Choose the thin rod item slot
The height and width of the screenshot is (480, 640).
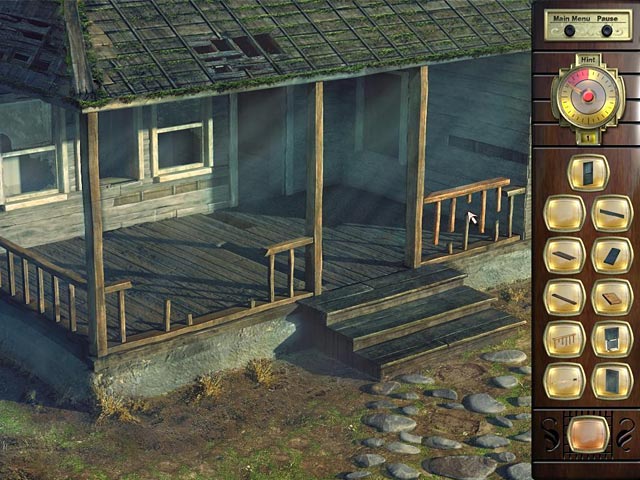[564, 381]
